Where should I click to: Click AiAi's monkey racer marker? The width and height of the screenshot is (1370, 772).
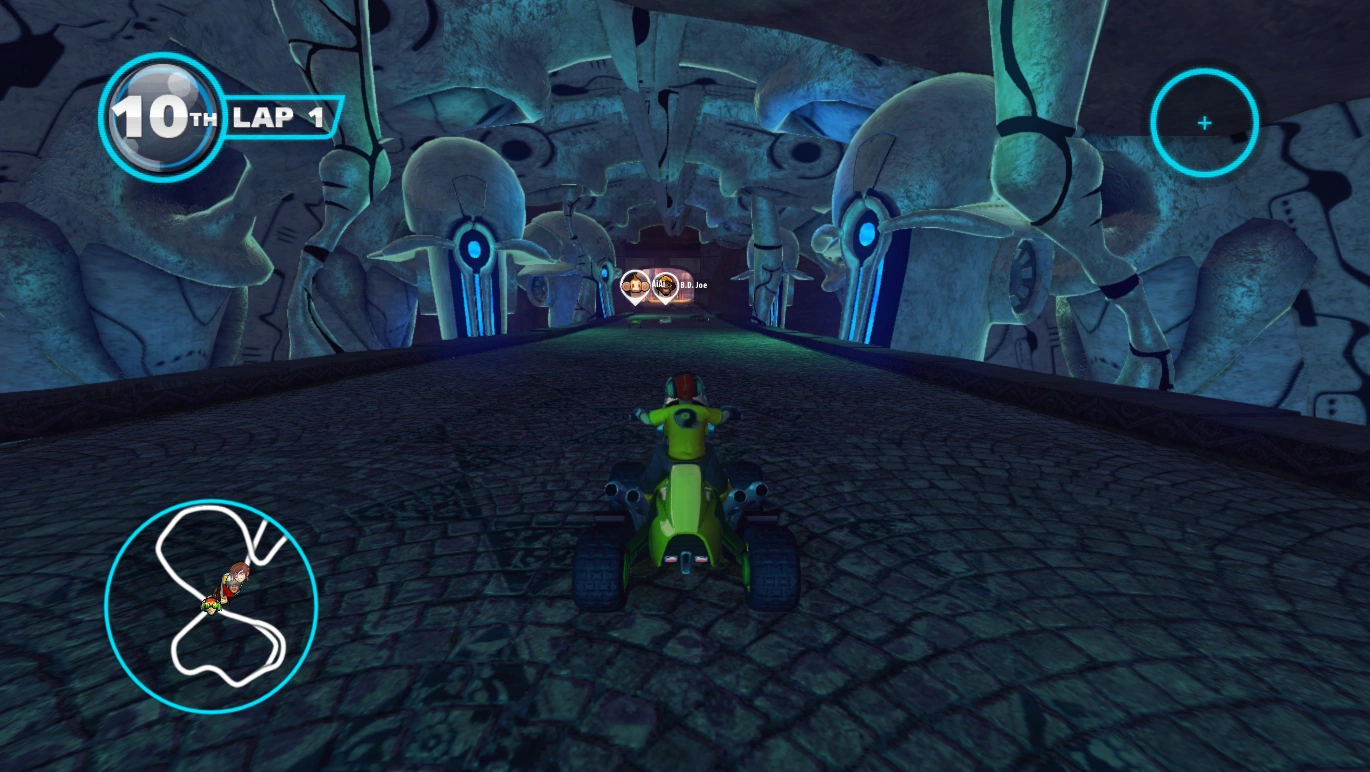634,286
